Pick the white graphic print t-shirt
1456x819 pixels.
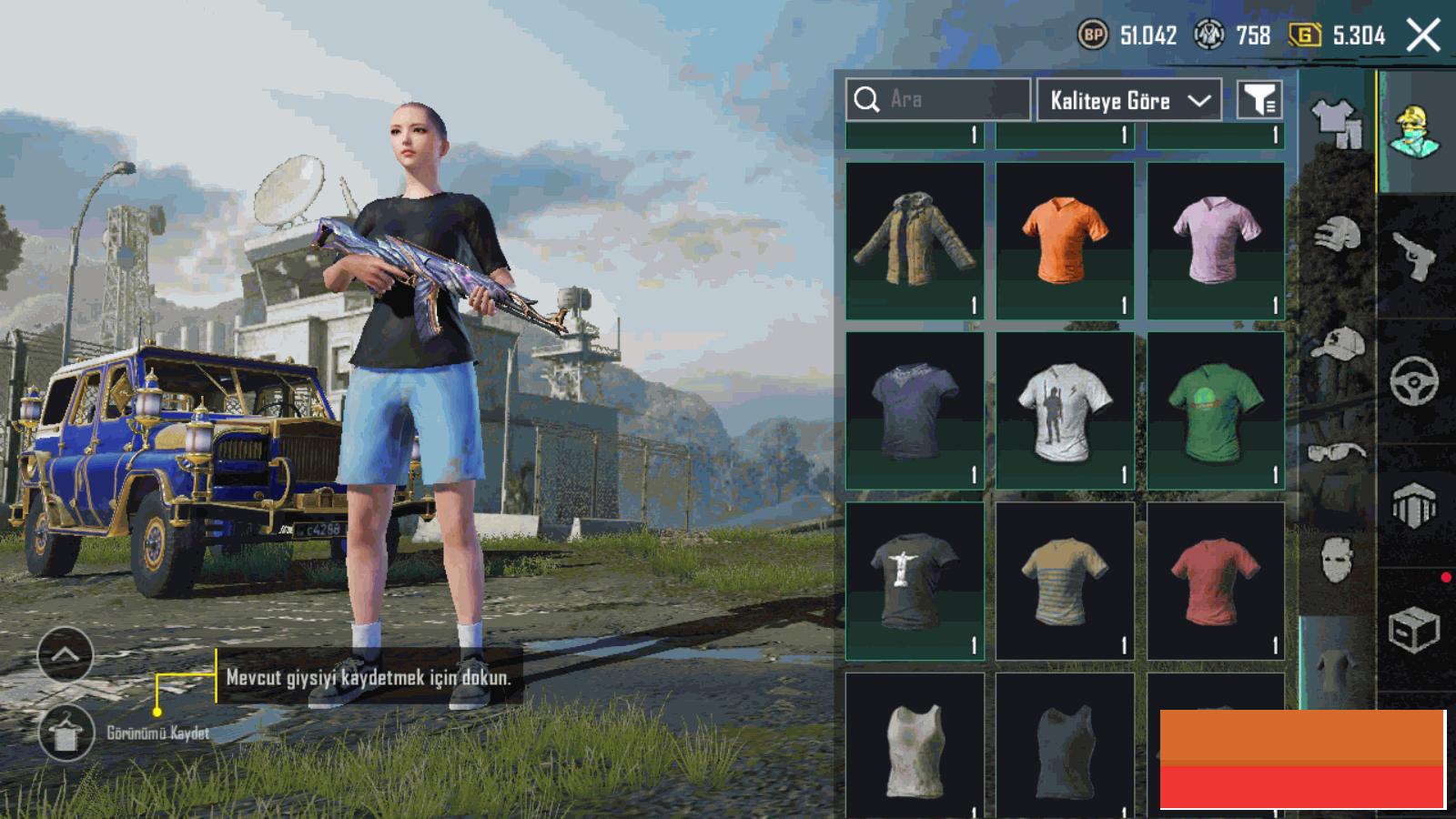(1065, 410)
